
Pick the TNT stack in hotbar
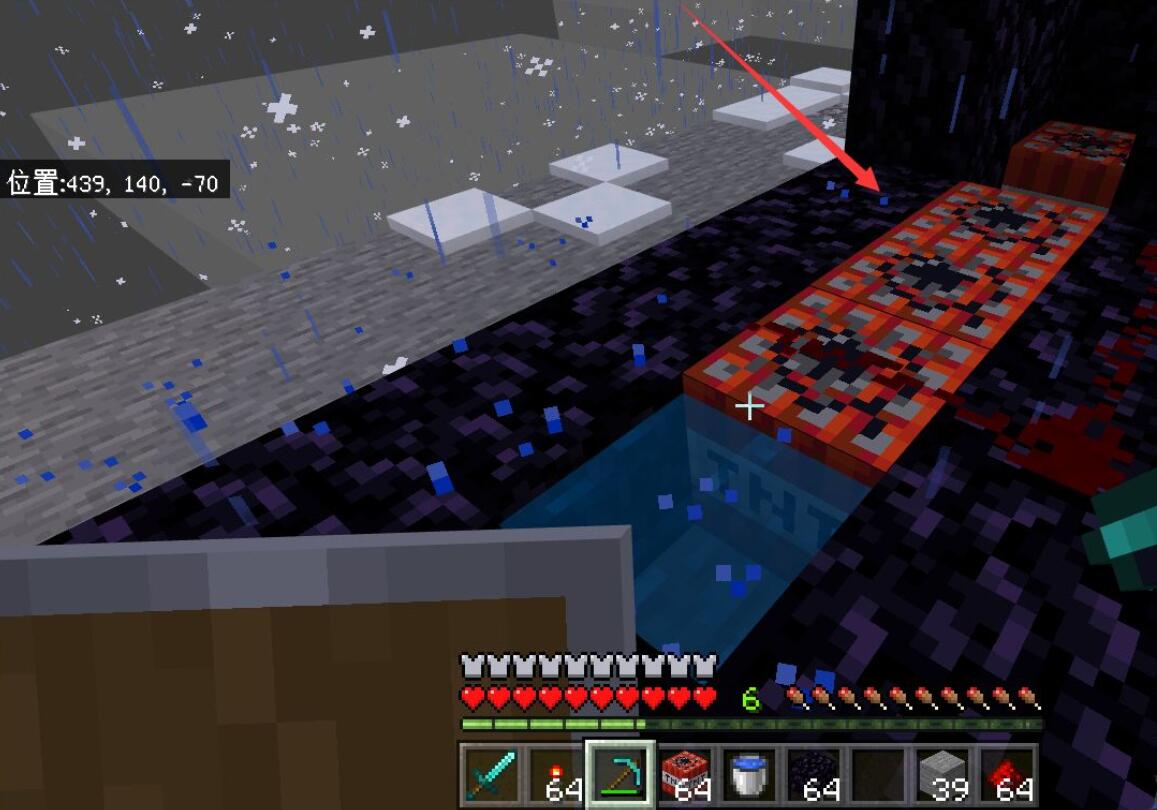(x=685, y=775)
